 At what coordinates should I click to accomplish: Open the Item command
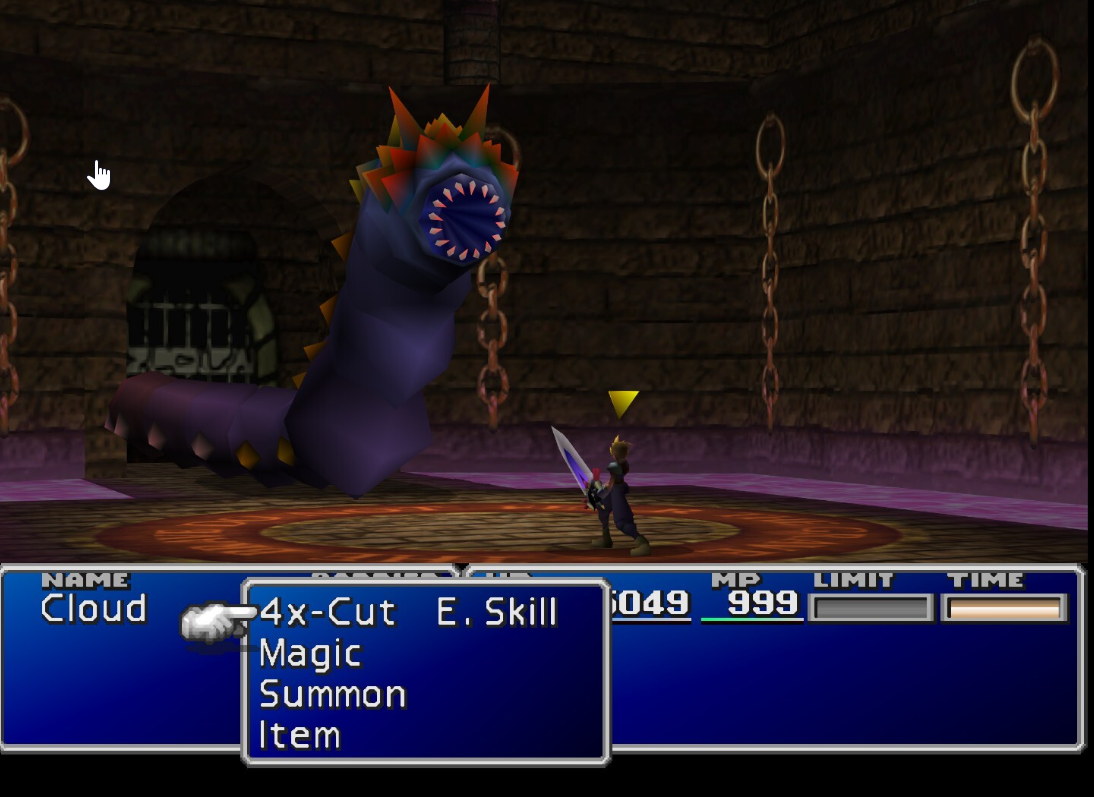tap(300, 736)
